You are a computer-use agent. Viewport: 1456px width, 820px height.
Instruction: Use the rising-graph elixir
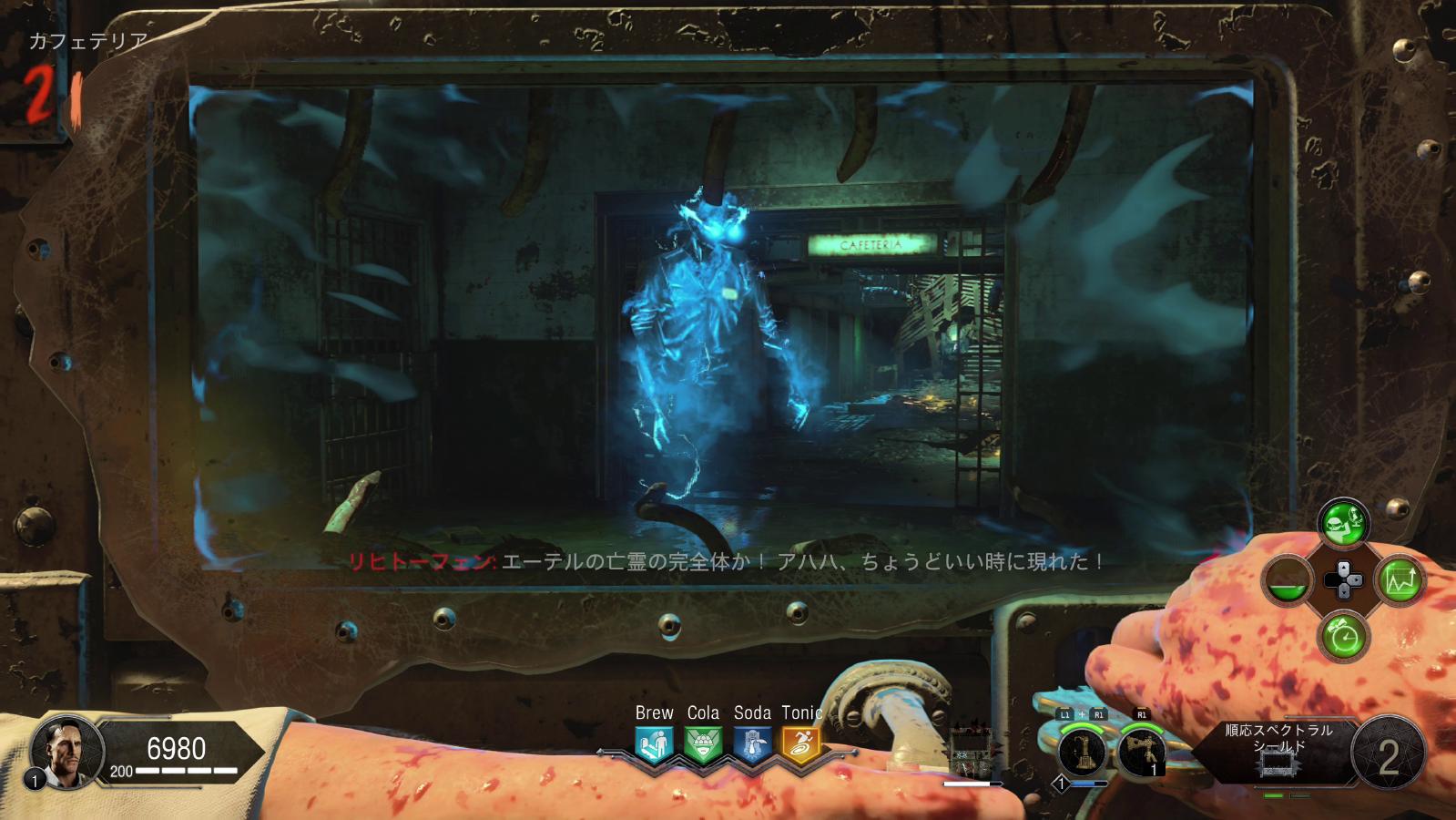point(1400,580)
